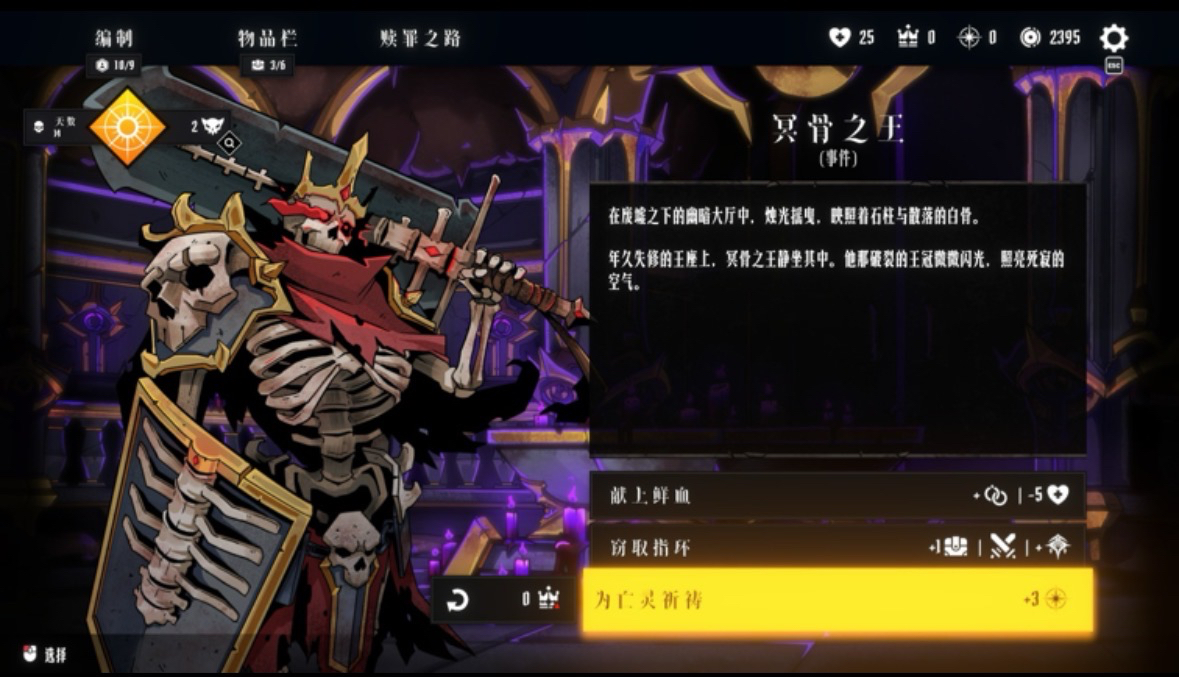The height and width of the screenshot is (677, 1179).
Task: Click the magnifying glass inspect icon
Action: (229, 144)
